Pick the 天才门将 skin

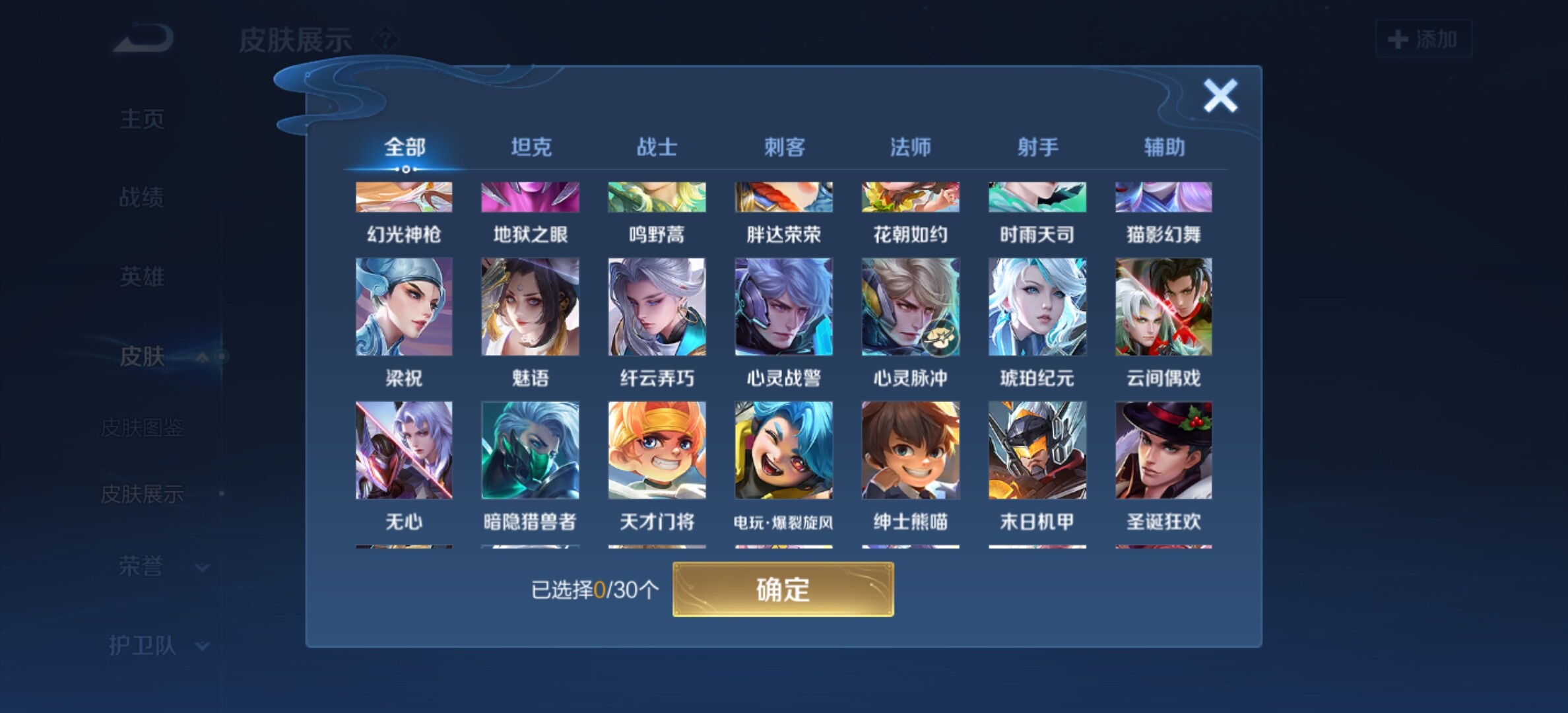click(657, 450)
